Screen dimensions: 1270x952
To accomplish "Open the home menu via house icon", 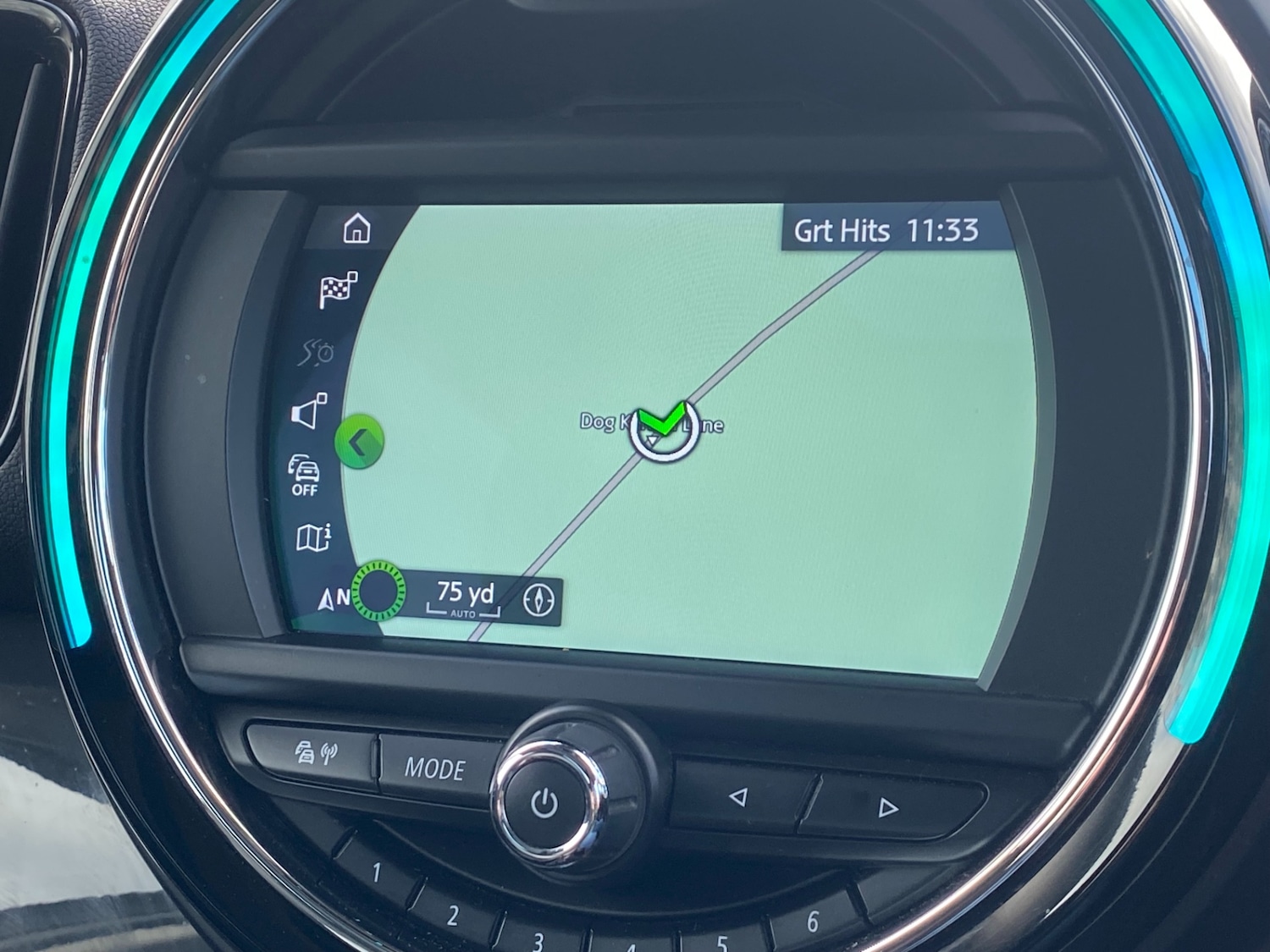I will [359, 228].
